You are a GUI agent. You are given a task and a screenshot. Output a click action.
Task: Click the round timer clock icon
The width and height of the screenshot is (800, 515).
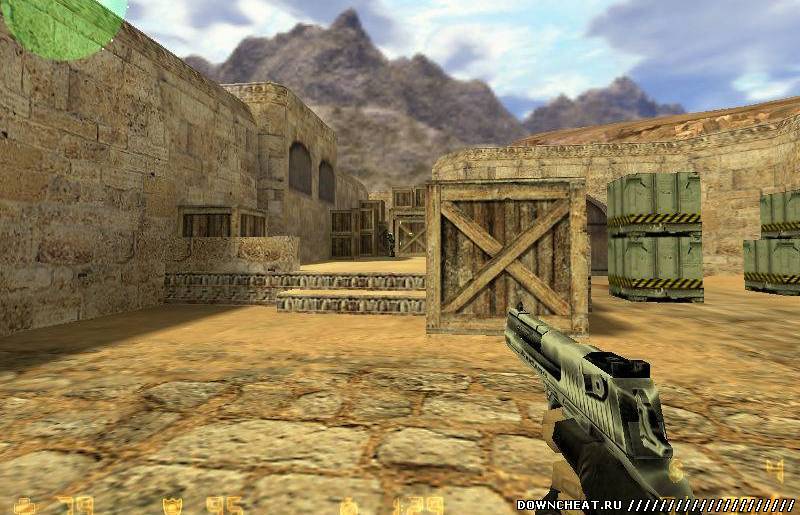[x=350, y=506]
